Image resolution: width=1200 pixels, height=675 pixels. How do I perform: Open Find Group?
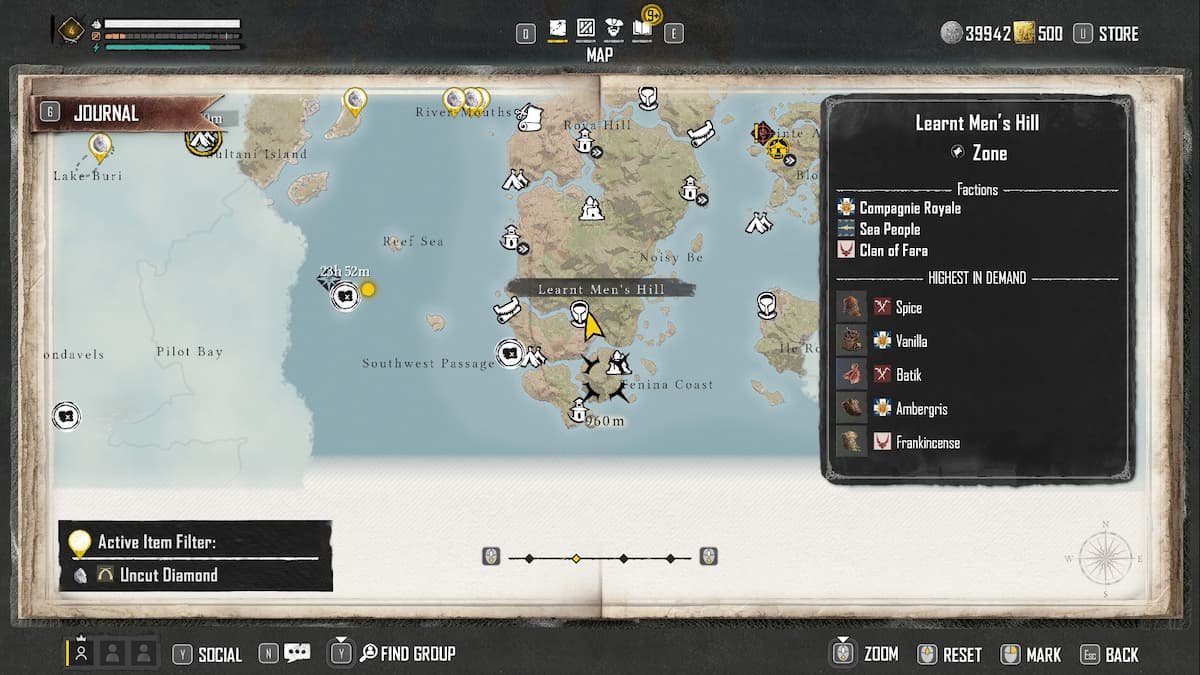pos(417,654)
